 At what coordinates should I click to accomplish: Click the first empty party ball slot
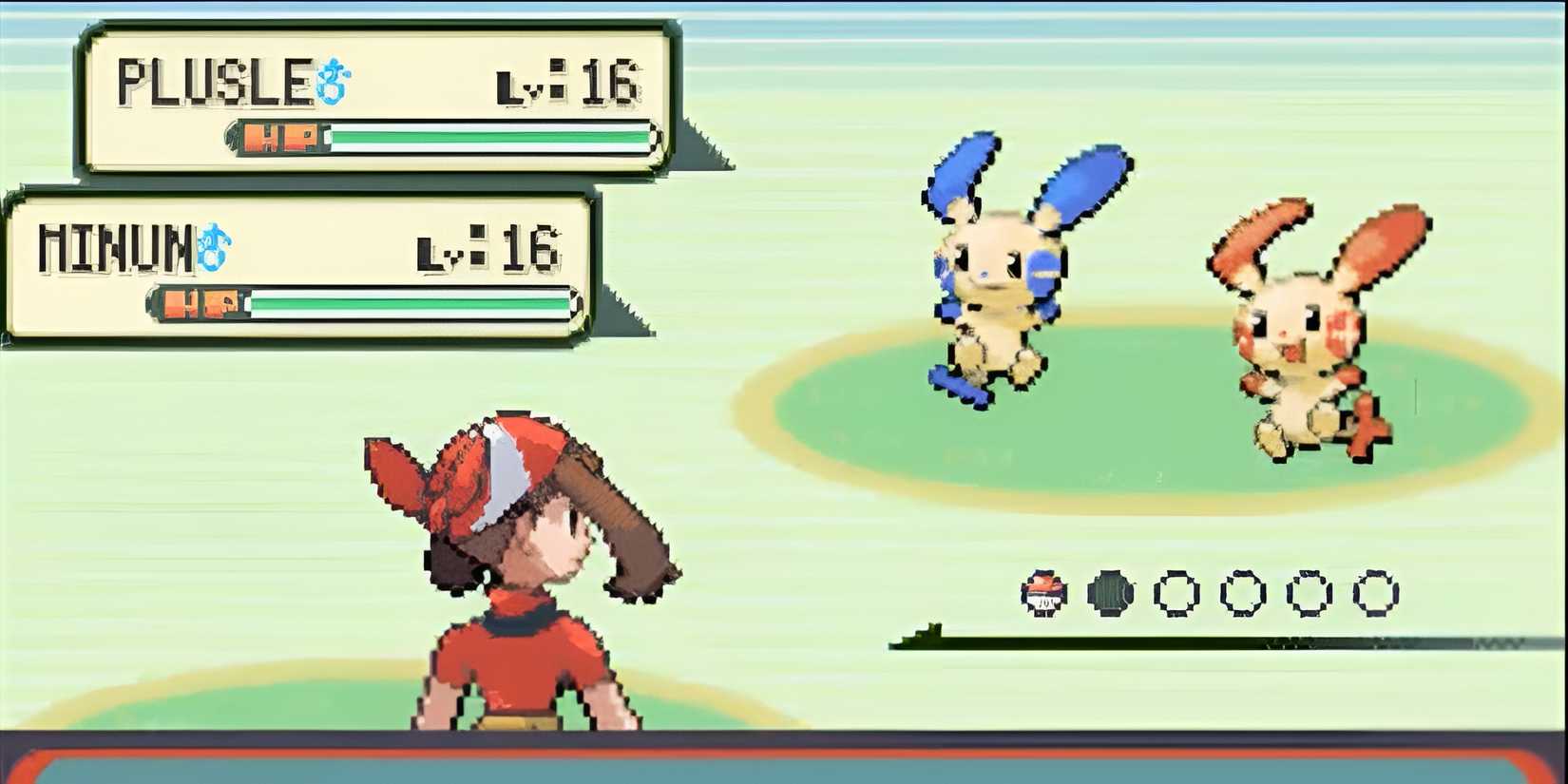1176,592
